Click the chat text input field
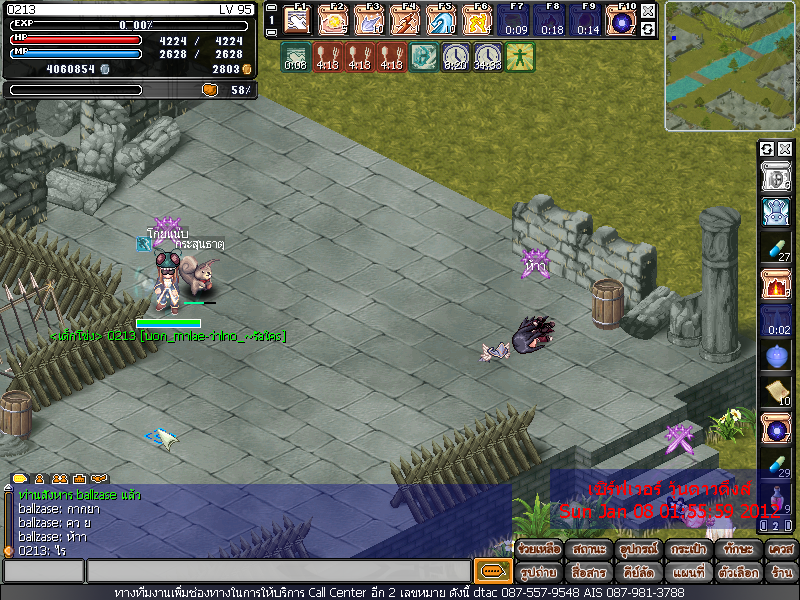800x600 pixels. [278, 572]
